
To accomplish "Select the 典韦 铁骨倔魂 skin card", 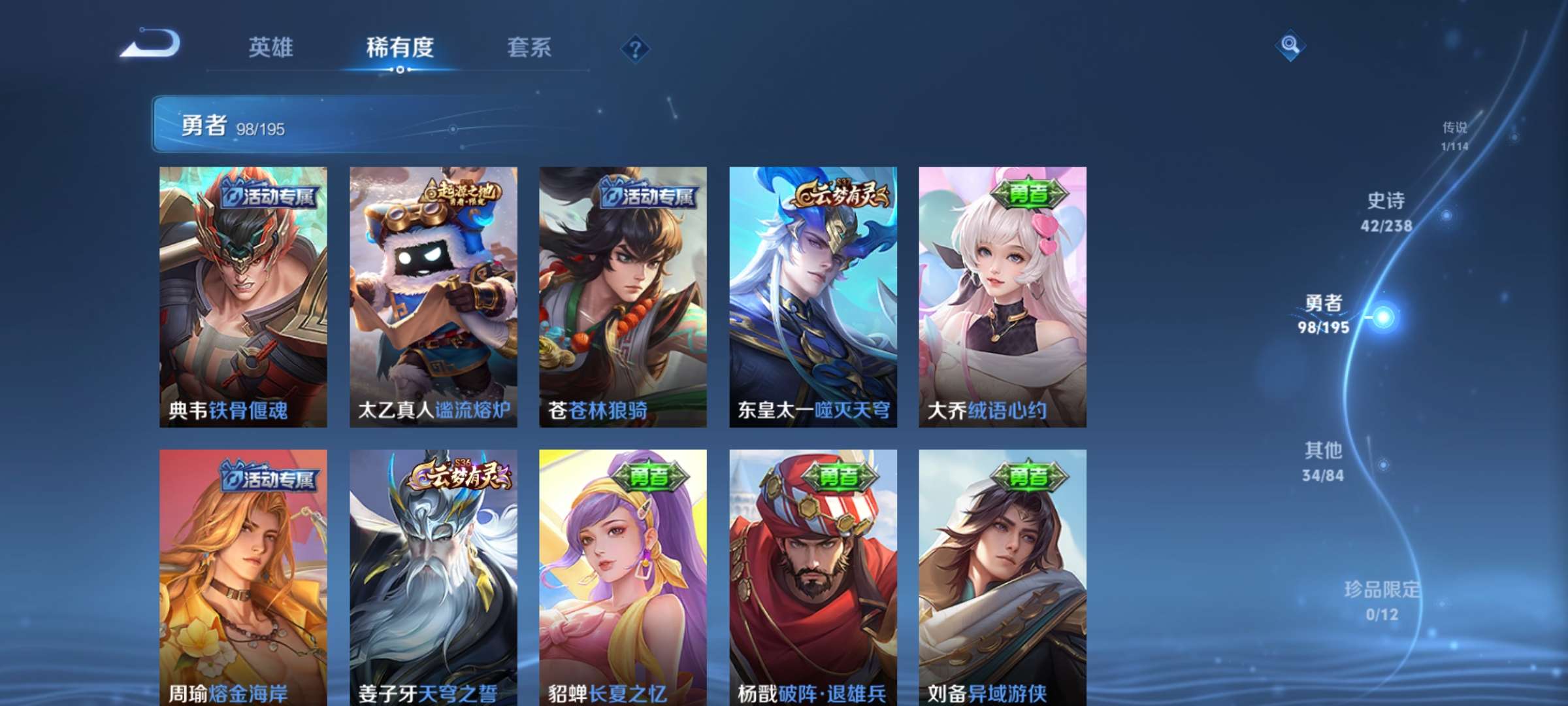I will tap(243, 297).
